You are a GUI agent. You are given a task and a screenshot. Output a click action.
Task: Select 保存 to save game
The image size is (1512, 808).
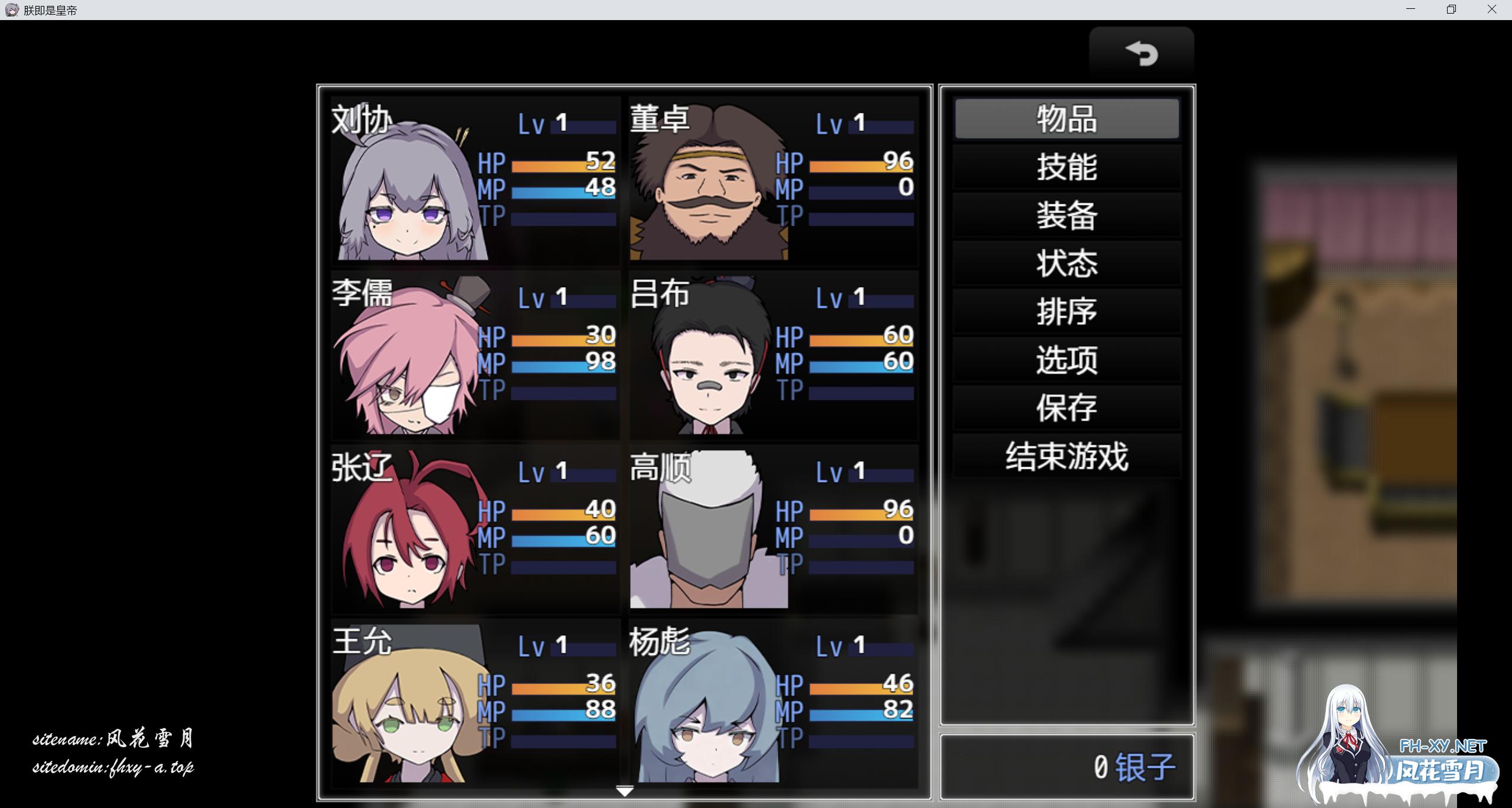(x=1067, y=408)
